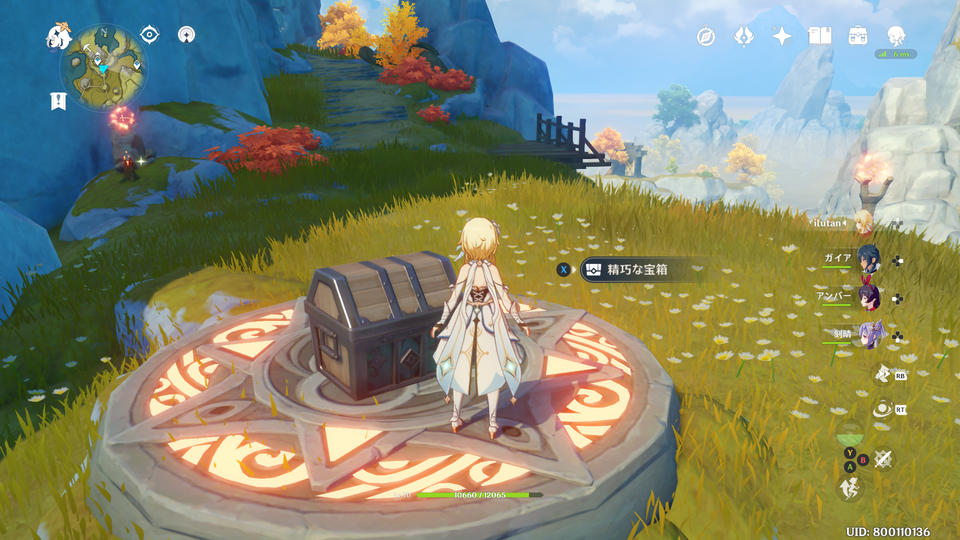The width and height of the screenshot is (960, 540).
Task: Select the blonde traveler party portrait
Action: tap(864, 222)
